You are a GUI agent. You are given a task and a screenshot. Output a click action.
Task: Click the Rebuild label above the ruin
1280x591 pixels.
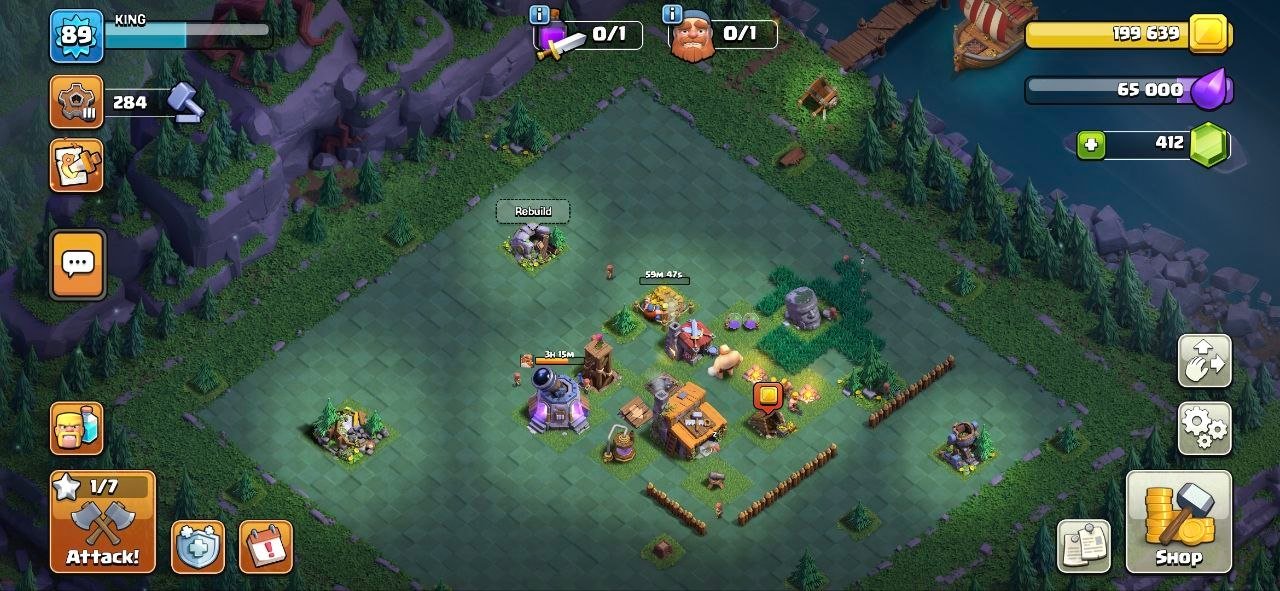pyautogui.click(x=533, y=211)
